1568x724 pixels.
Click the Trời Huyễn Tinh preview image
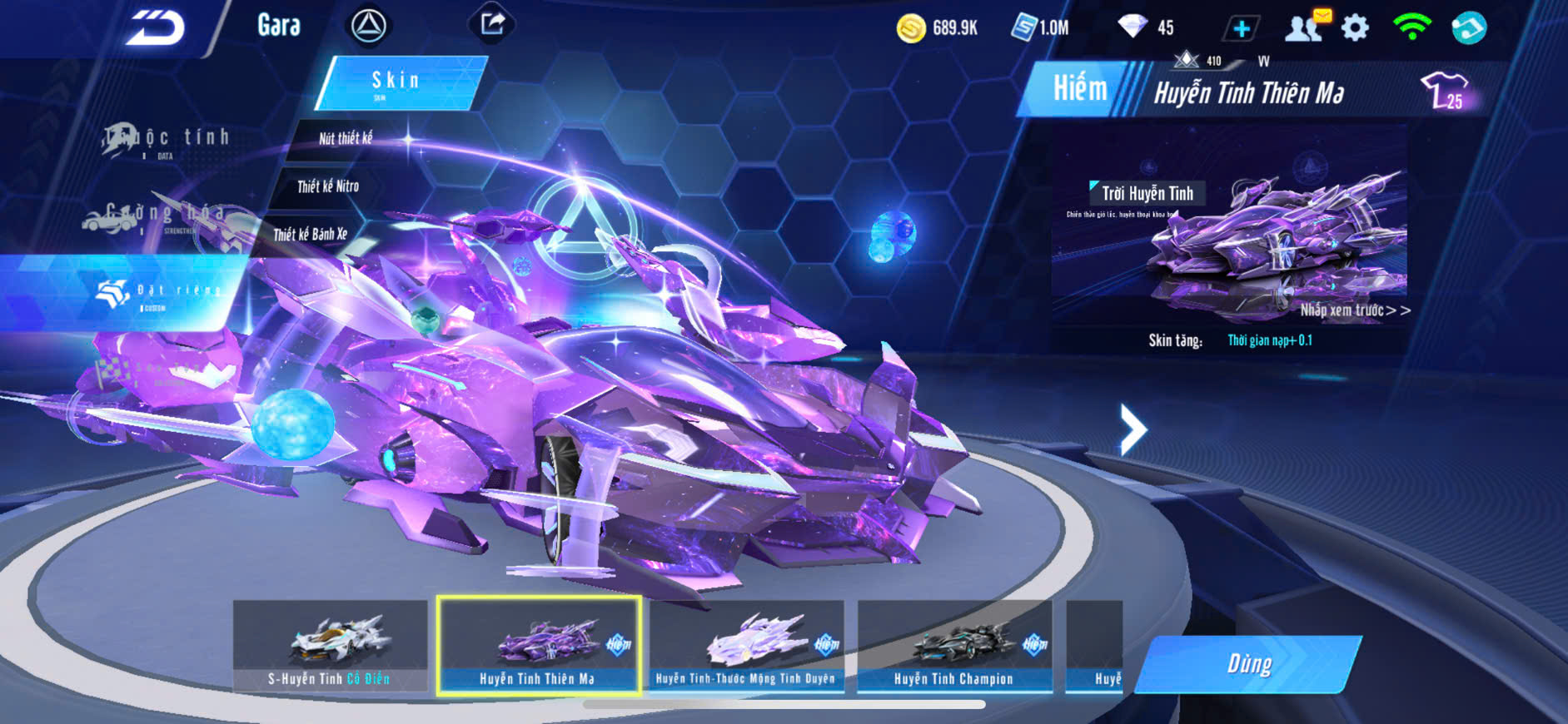point(1229,225)
